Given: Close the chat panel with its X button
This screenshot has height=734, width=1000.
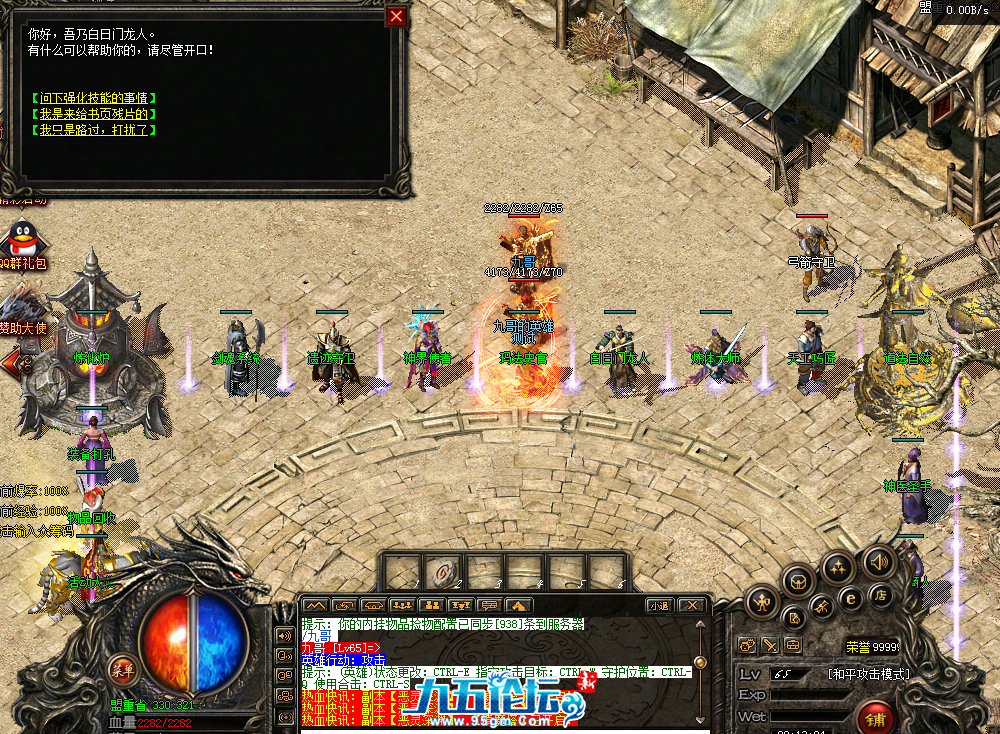Looking at the screenshot, I should [690, 605].
